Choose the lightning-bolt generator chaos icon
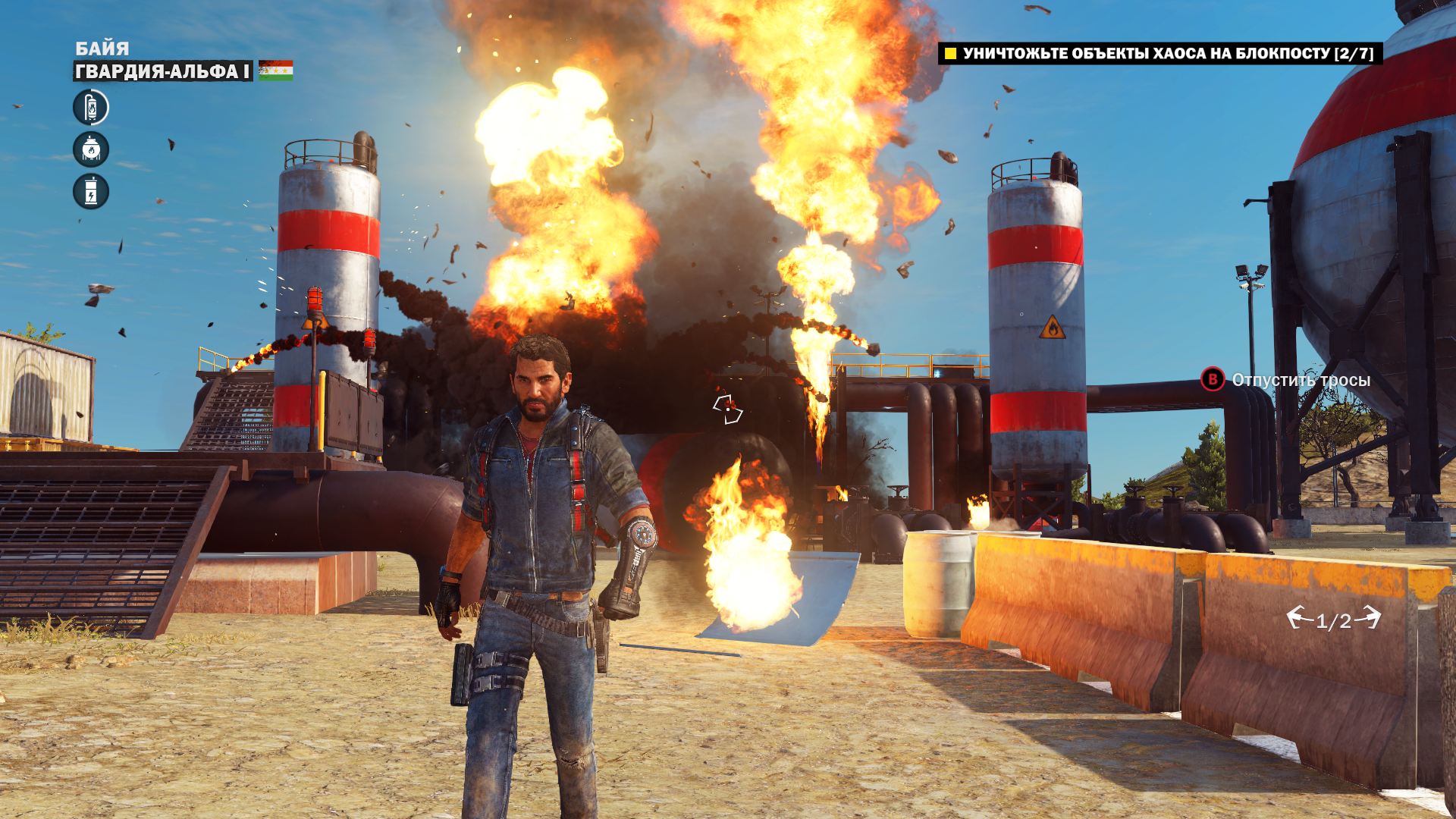1456x819 pixels. 91,191
